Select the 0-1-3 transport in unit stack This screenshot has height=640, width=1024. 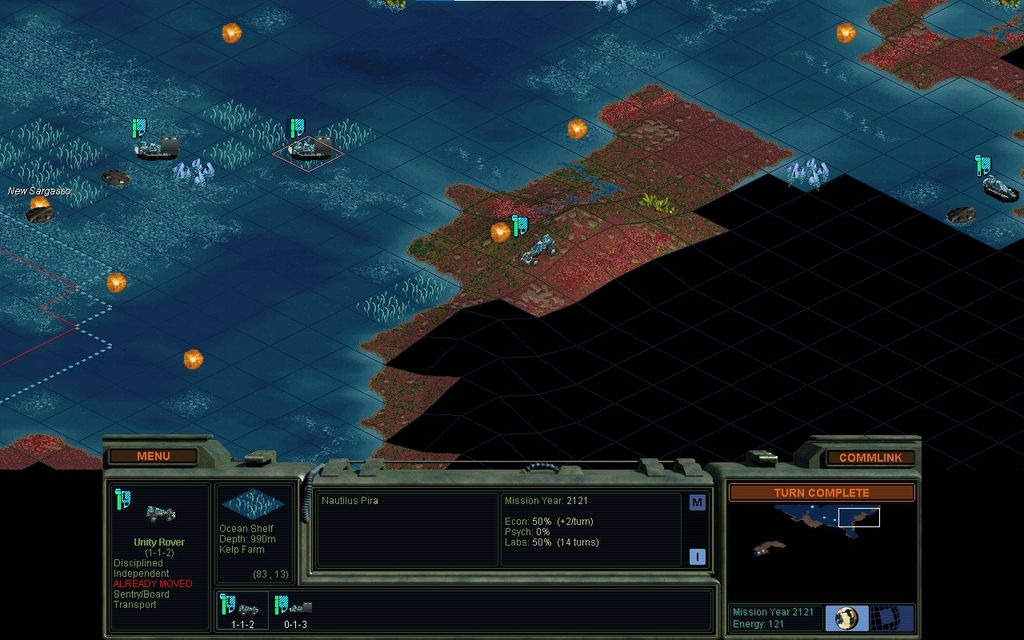(296, 609)
